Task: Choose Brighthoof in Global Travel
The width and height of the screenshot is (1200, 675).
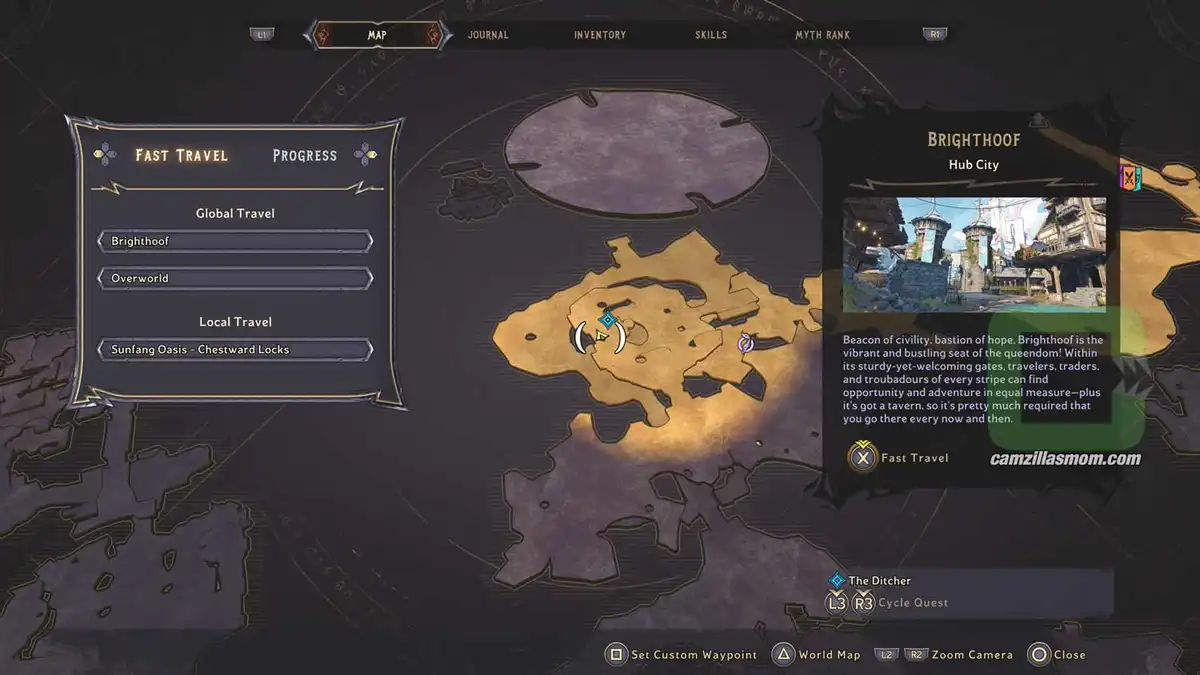Action: 235,242
